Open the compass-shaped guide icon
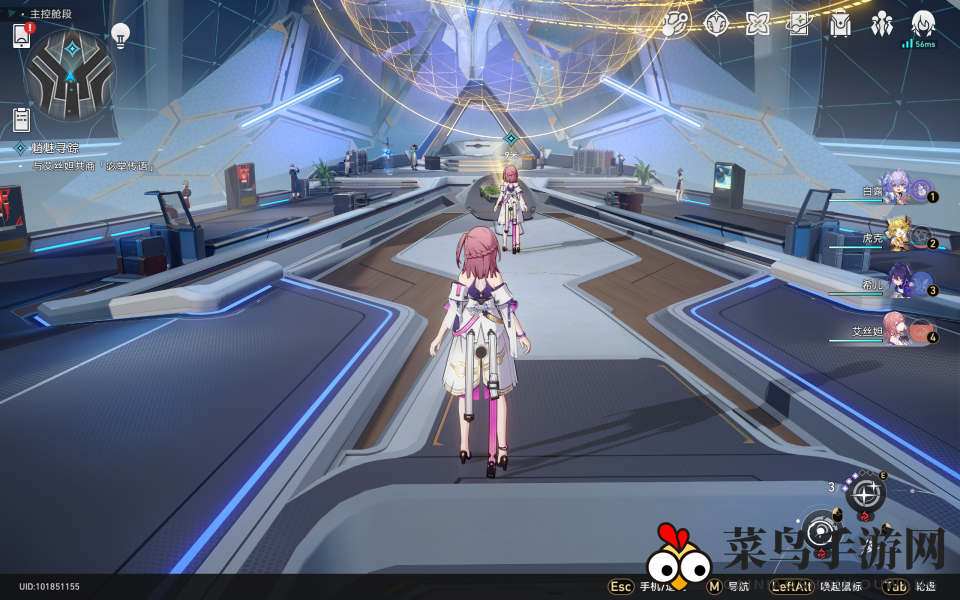 [716, 24]
